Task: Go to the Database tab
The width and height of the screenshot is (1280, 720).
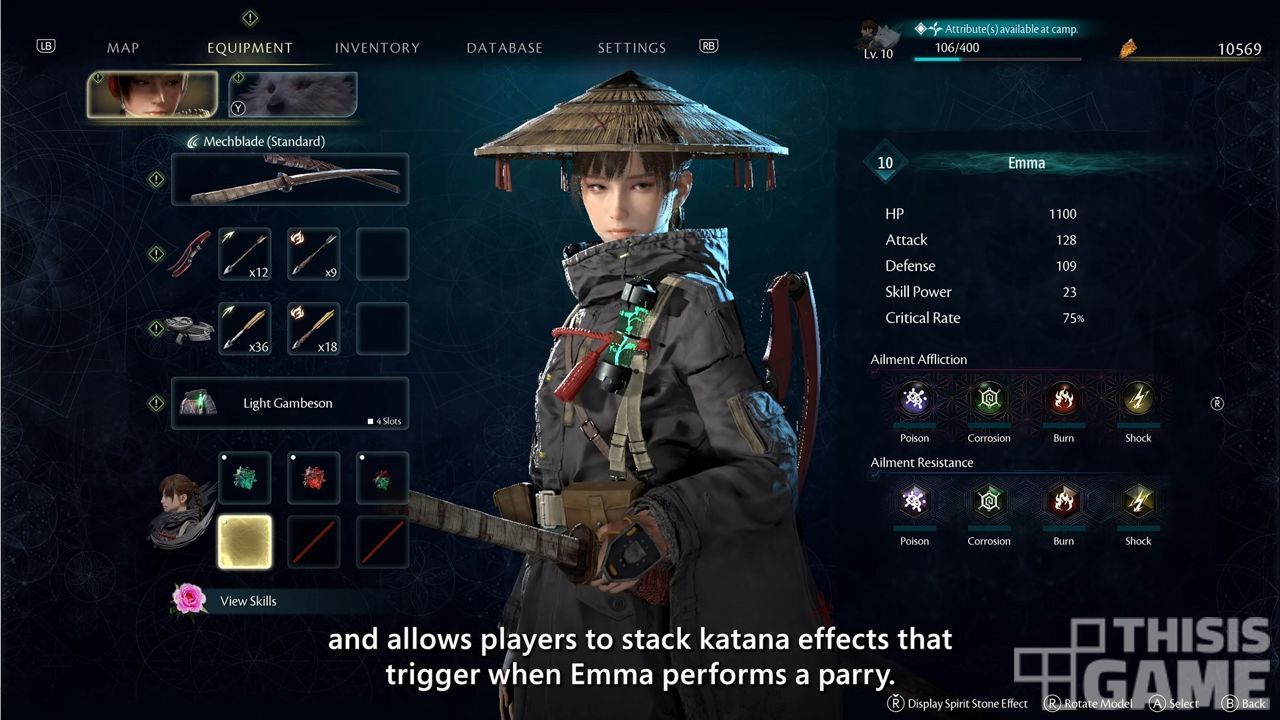Action: tap(504, 48)
